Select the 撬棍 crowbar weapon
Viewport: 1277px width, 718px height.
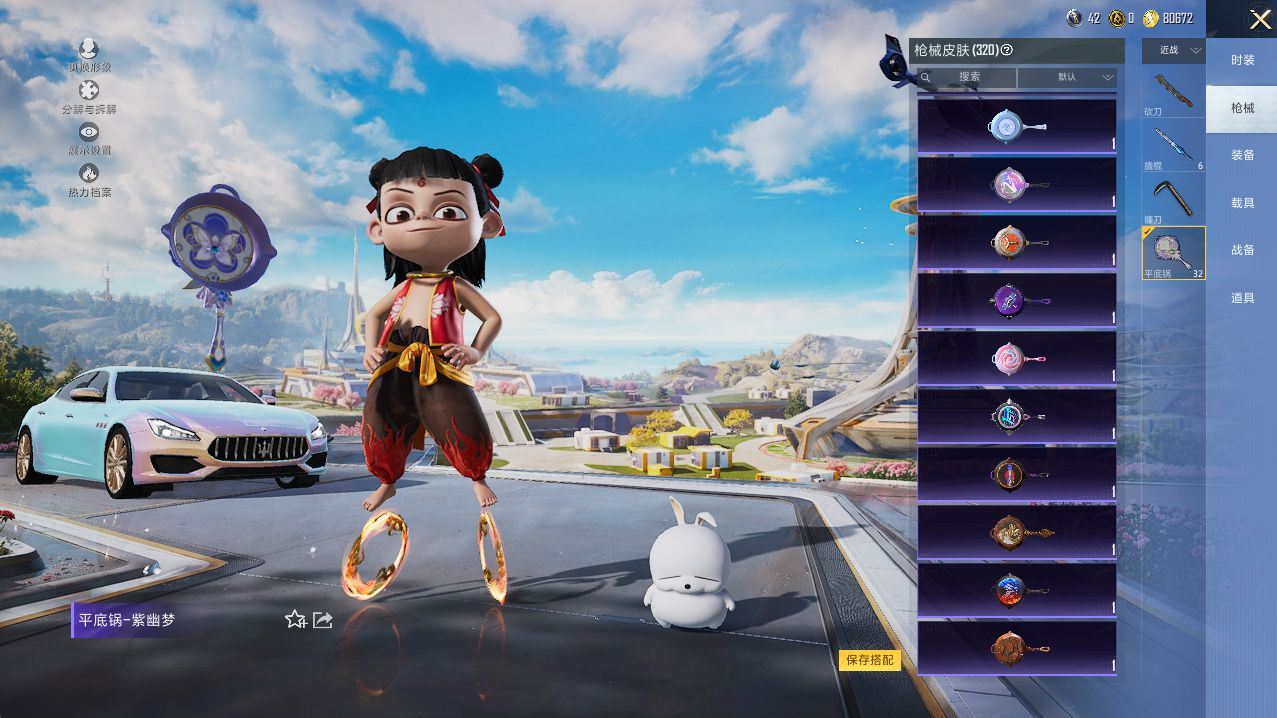(x=1173, y=146)
